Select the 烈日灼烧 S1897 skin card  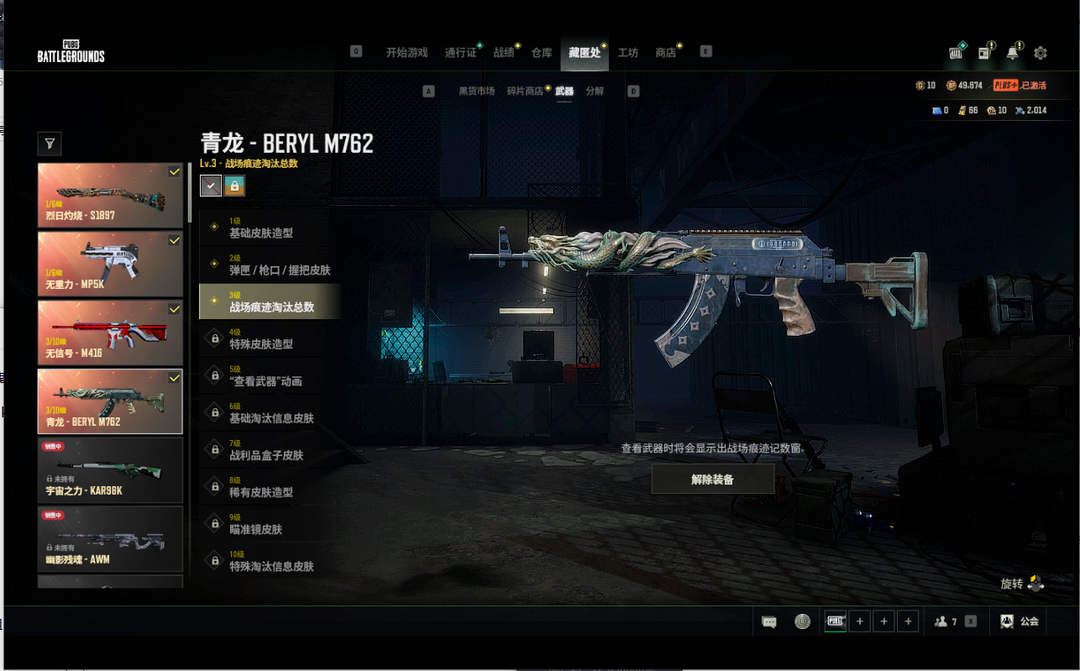click(x=110, y=195)
